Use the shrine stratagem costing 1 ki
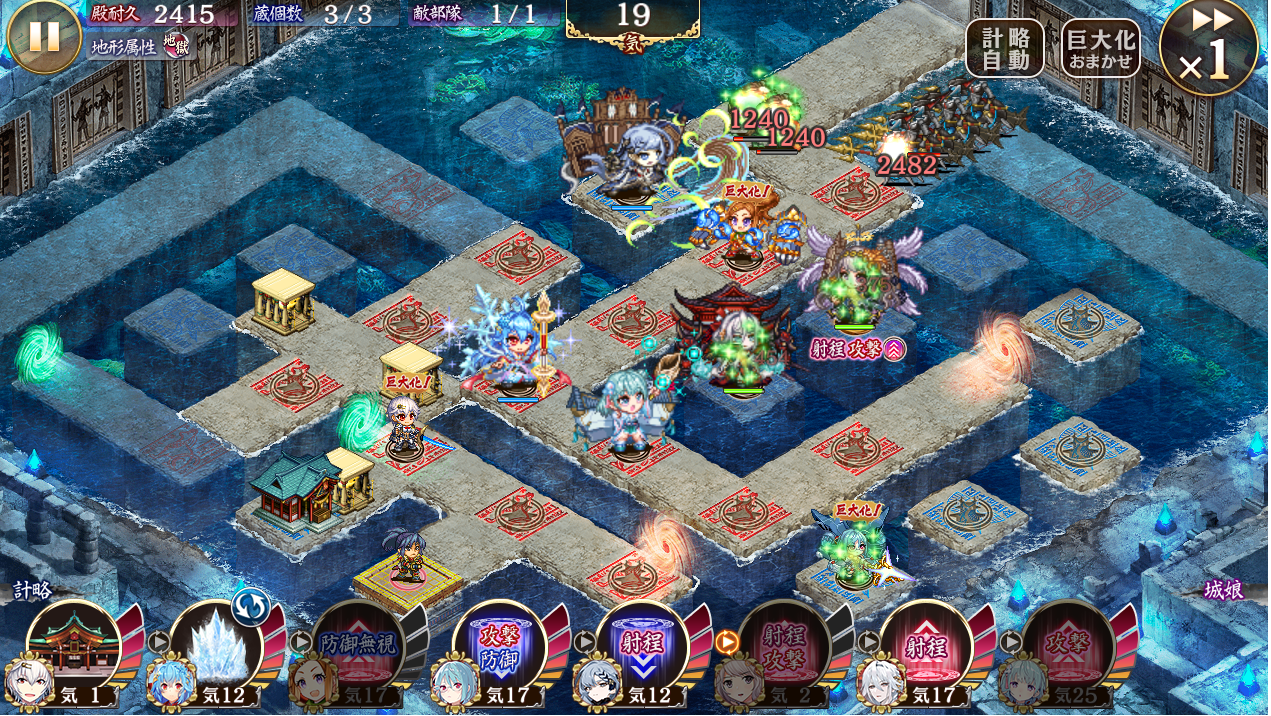The image size is (1271, 716). tap(73, 646)
